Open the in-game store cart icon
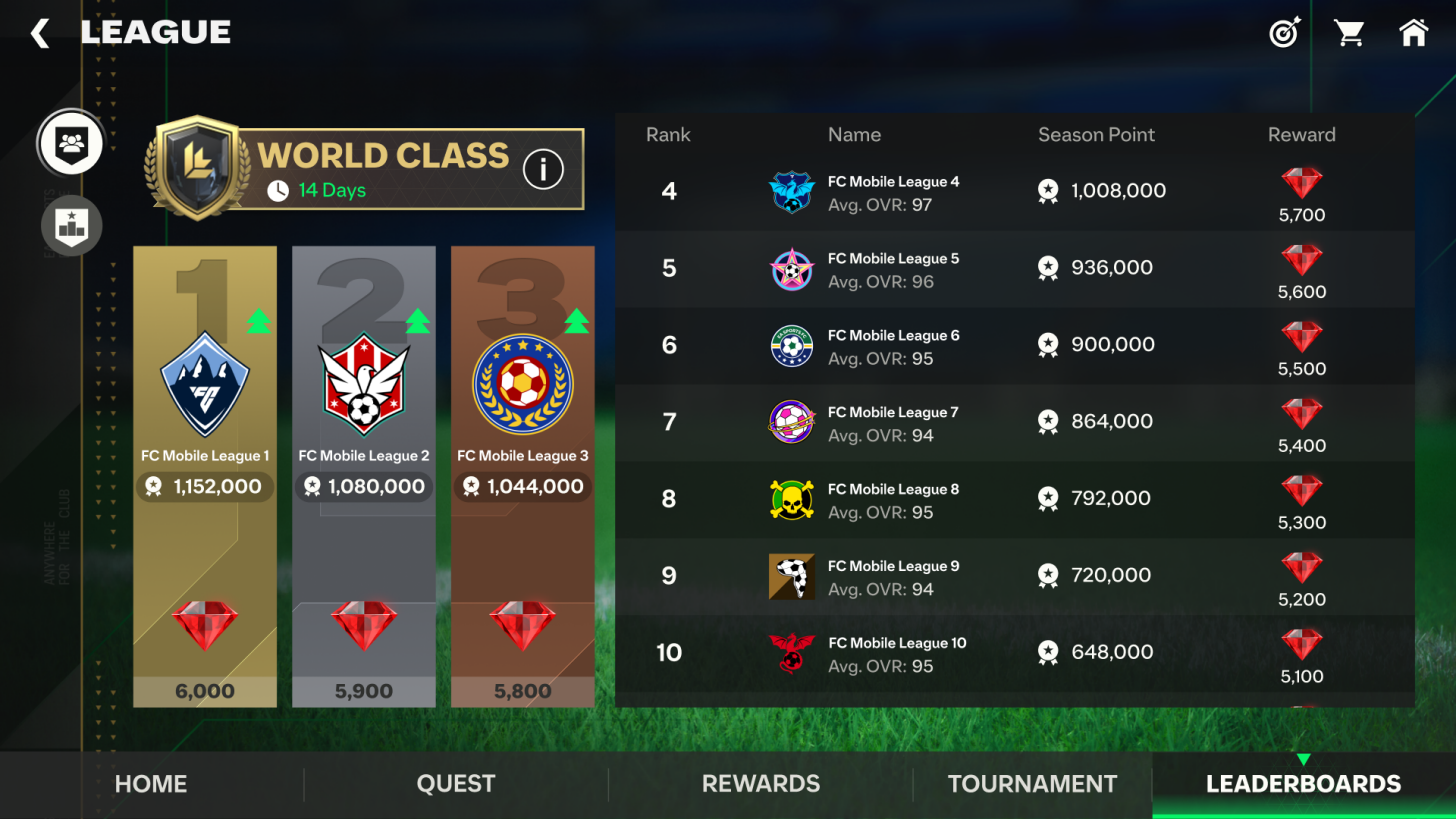This screenshot has width=1456, height=819. pos(1348,32)
